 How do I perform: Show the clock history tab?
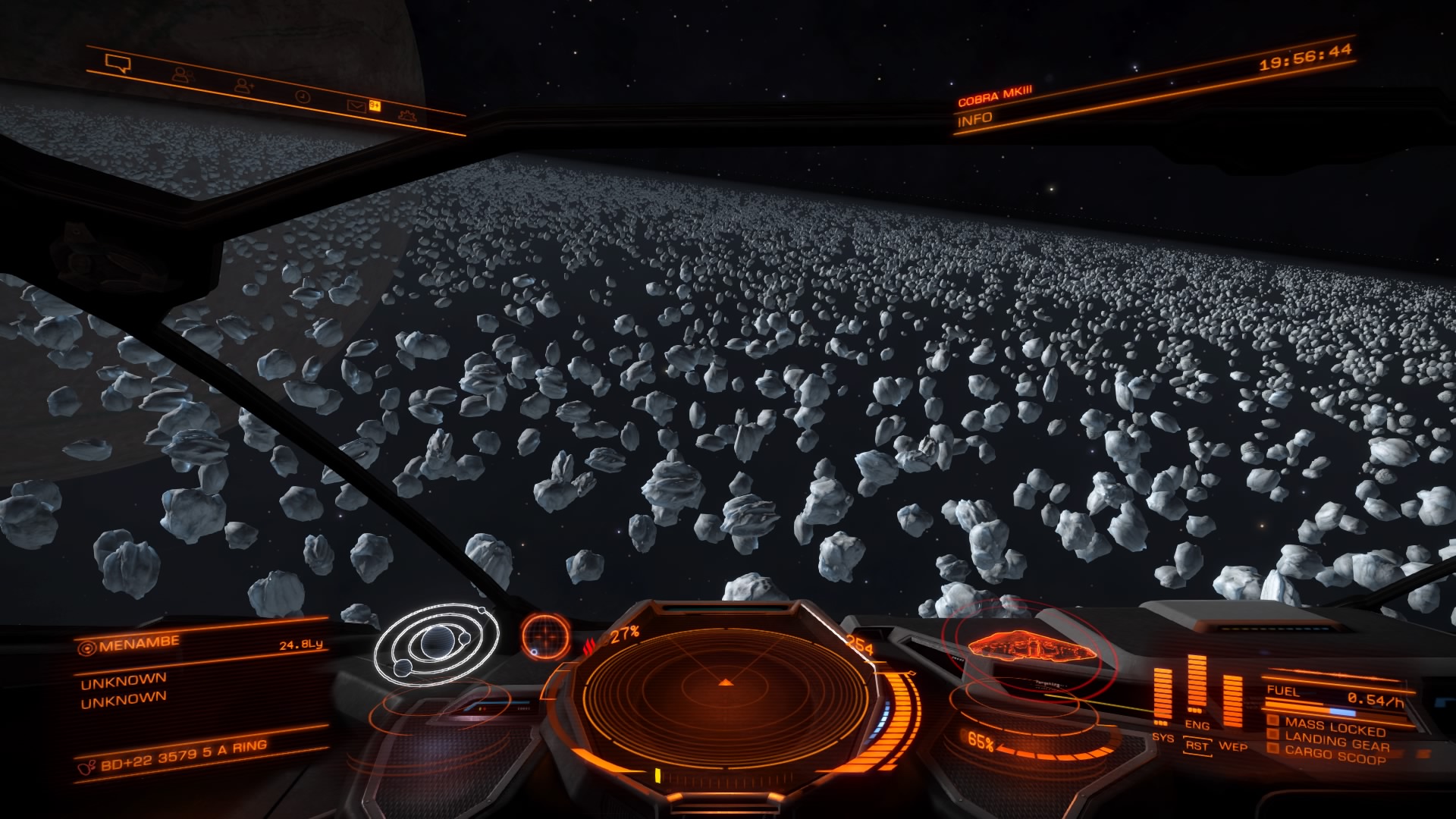pyautogui.click(x=302, y=96)
